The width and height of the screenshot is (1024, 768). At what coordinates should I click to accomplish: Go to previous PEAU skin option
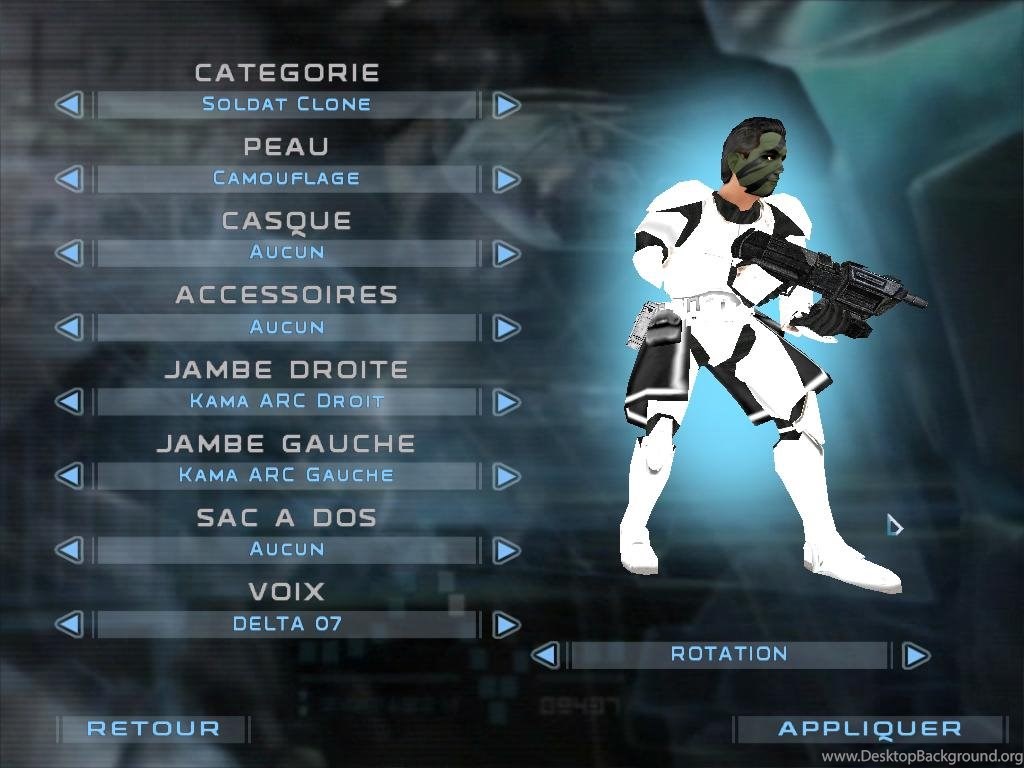(x=68, y=179)
